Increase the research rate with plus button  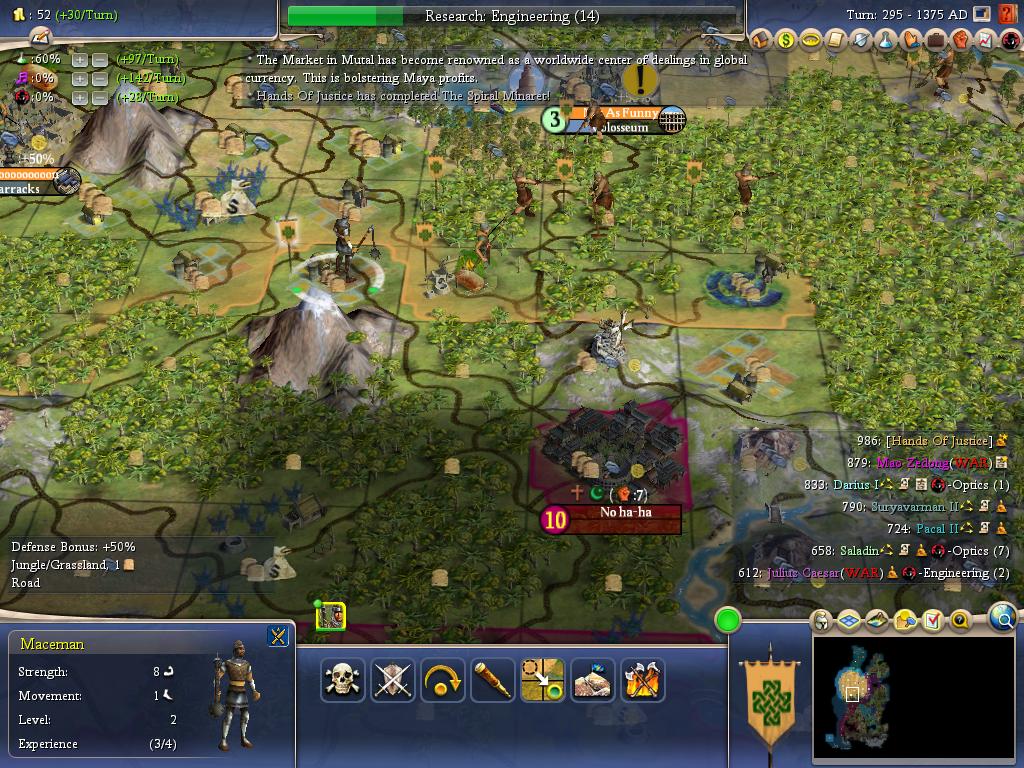tap(80, 60)
